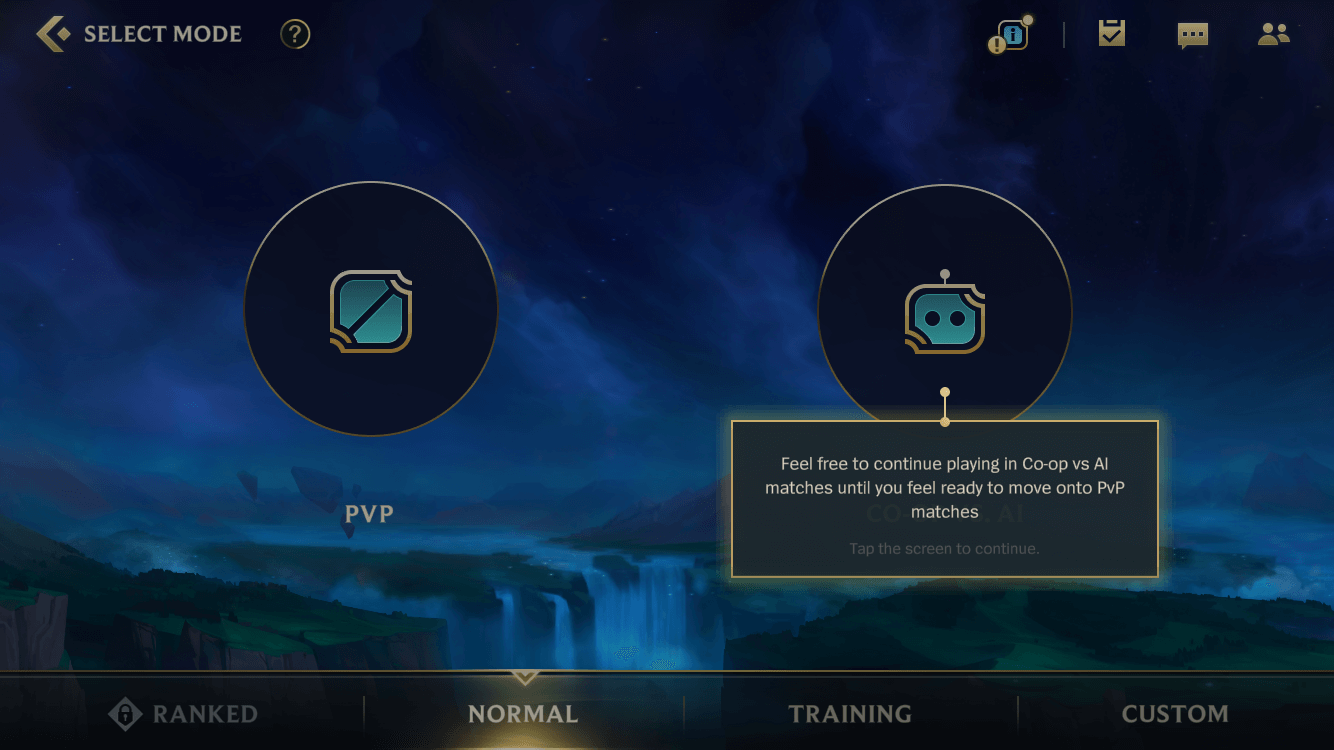This screenshot has height=750, width=1334.
Task: Click the PVP mode label
Action: pos(369,513)
